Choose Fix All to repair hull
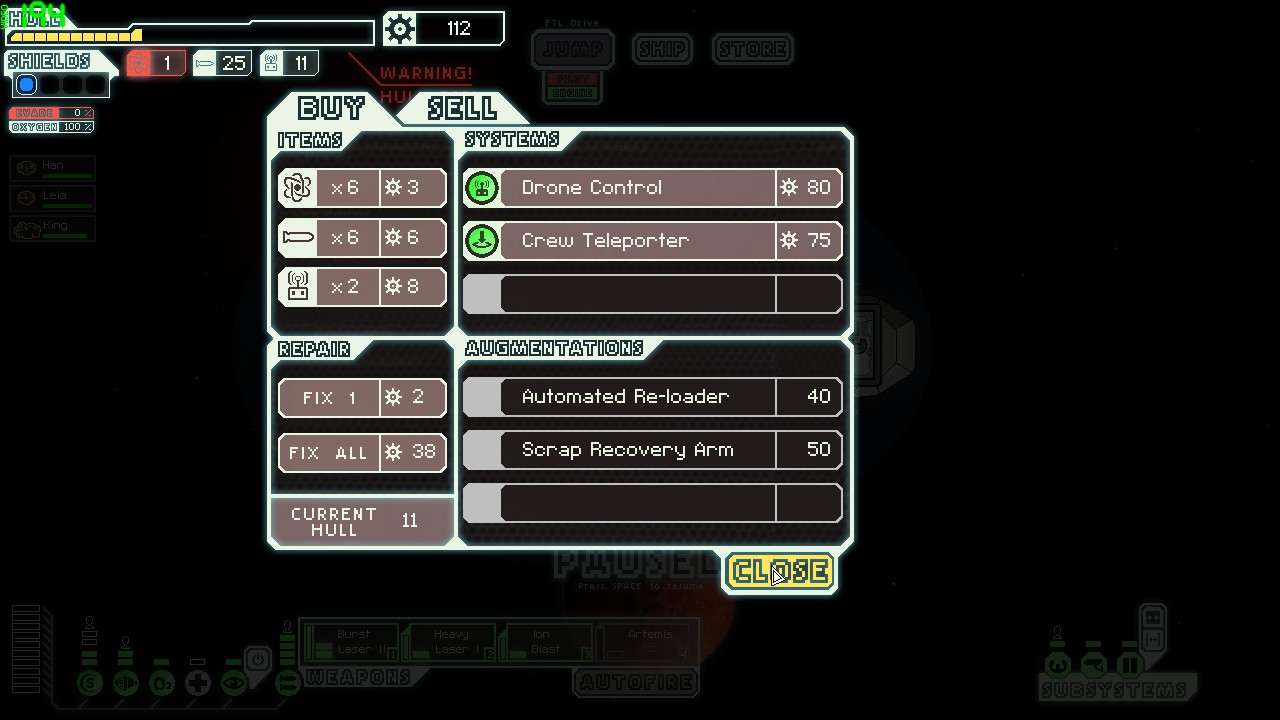This screenshot has width=1280, height=720. [x=362, y=453]
